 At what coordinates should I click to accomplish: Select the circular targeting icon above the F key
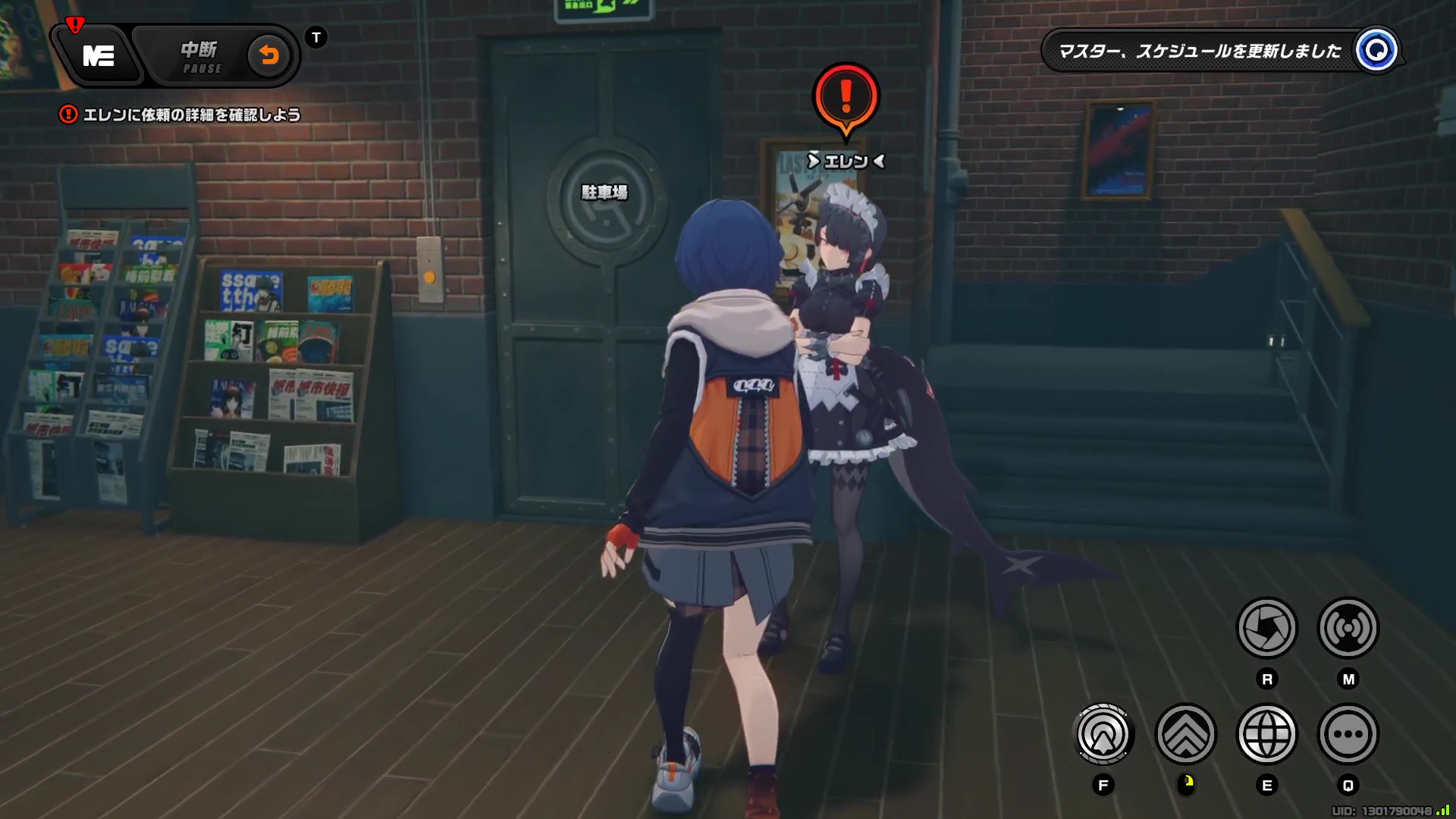(x=1104, y=734)
